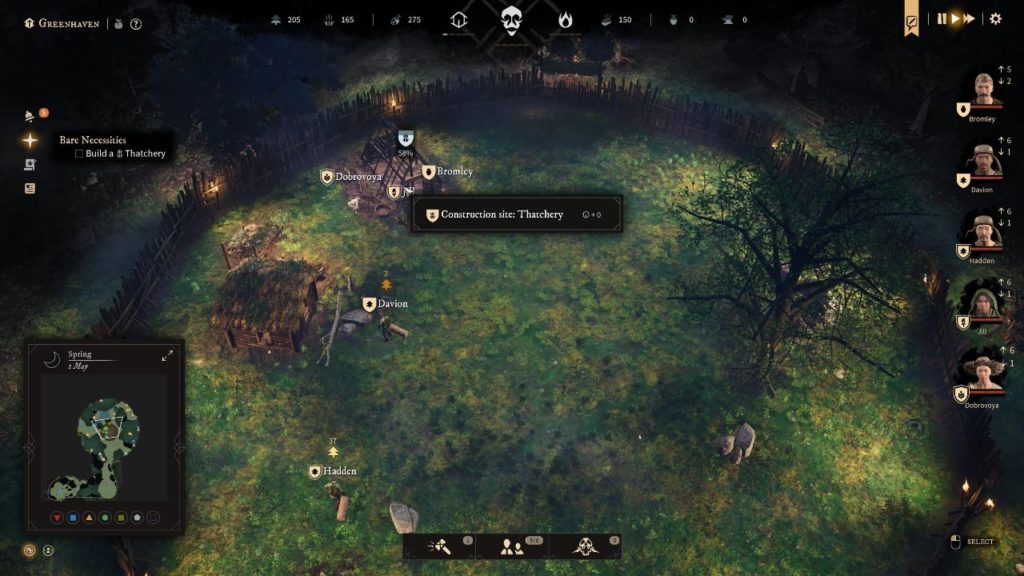Open the build menu hammer button

click(x=441, y=546)
